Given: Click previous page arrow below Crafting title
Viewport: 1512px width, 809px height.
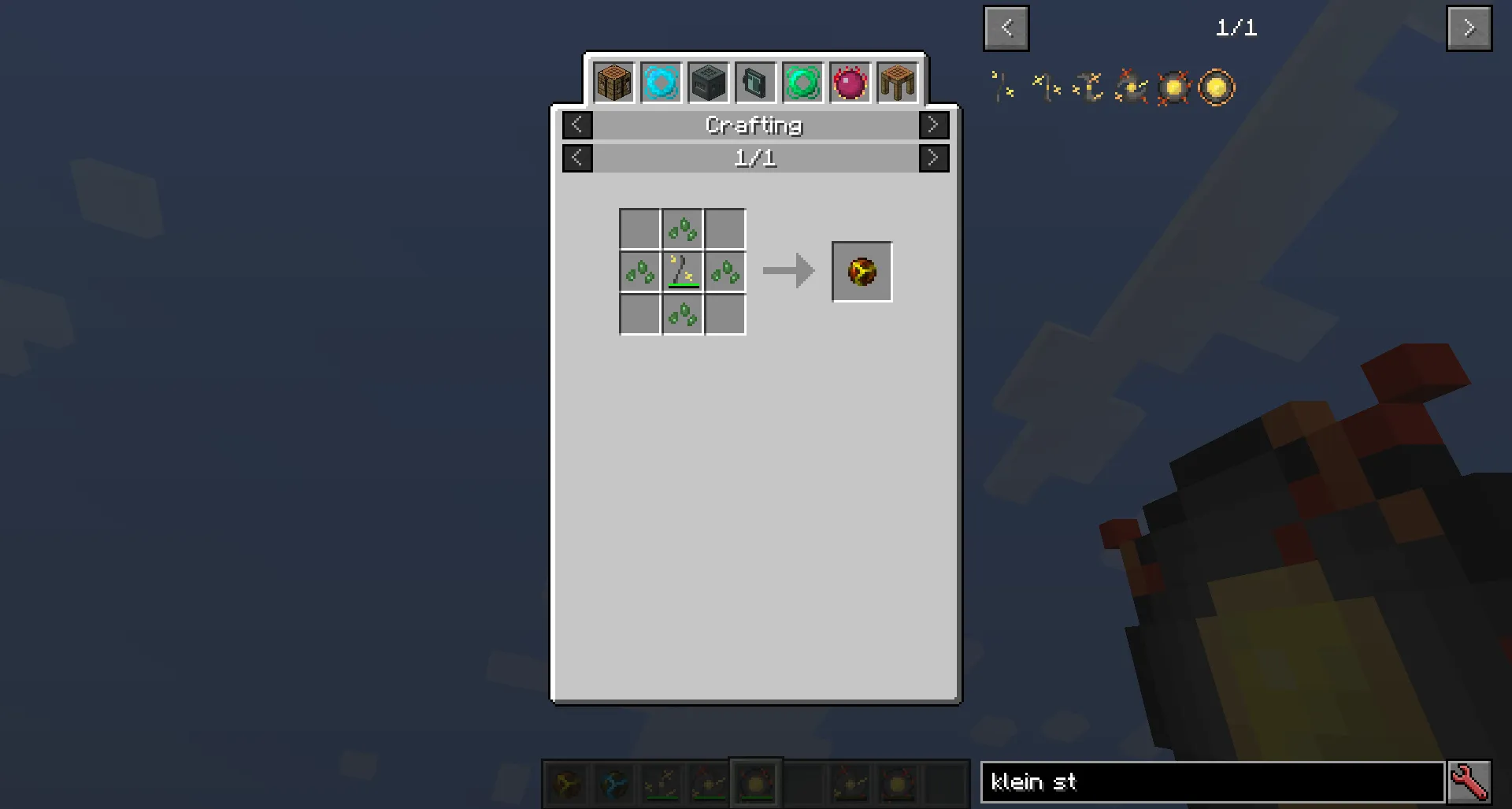Looking at the screenshot, I should [x=577, y=158].
